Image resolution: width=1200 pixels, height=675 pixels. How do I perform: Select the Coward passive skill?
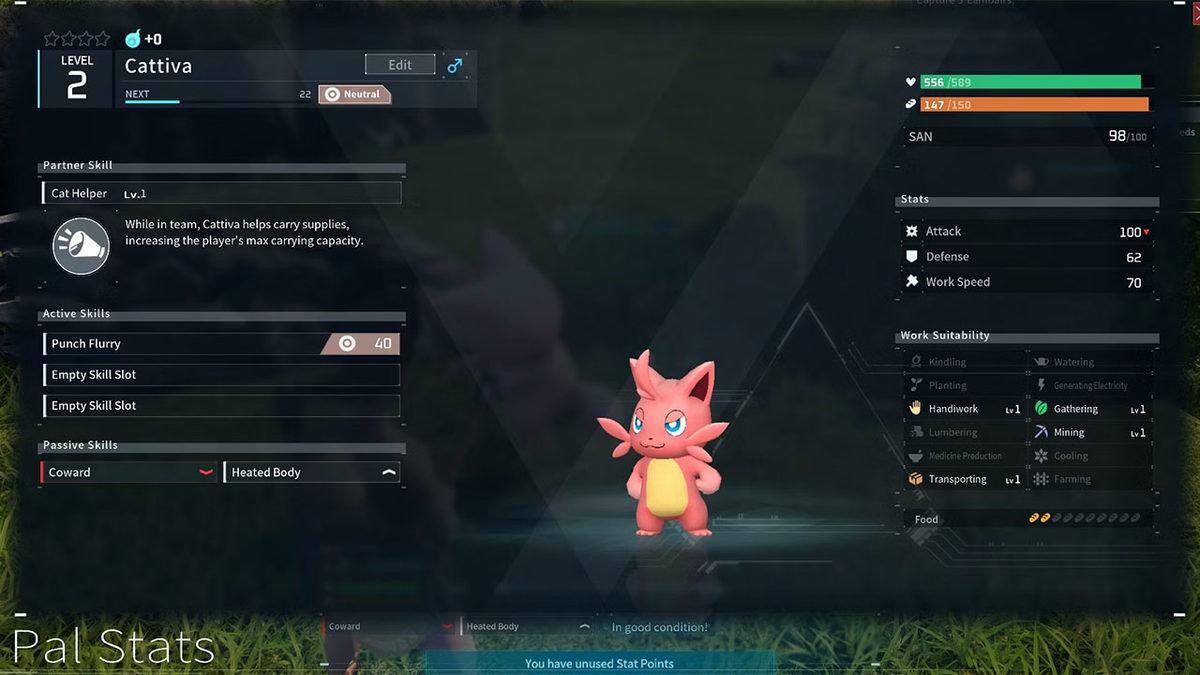pyautogui.click(x=128, y=472)
